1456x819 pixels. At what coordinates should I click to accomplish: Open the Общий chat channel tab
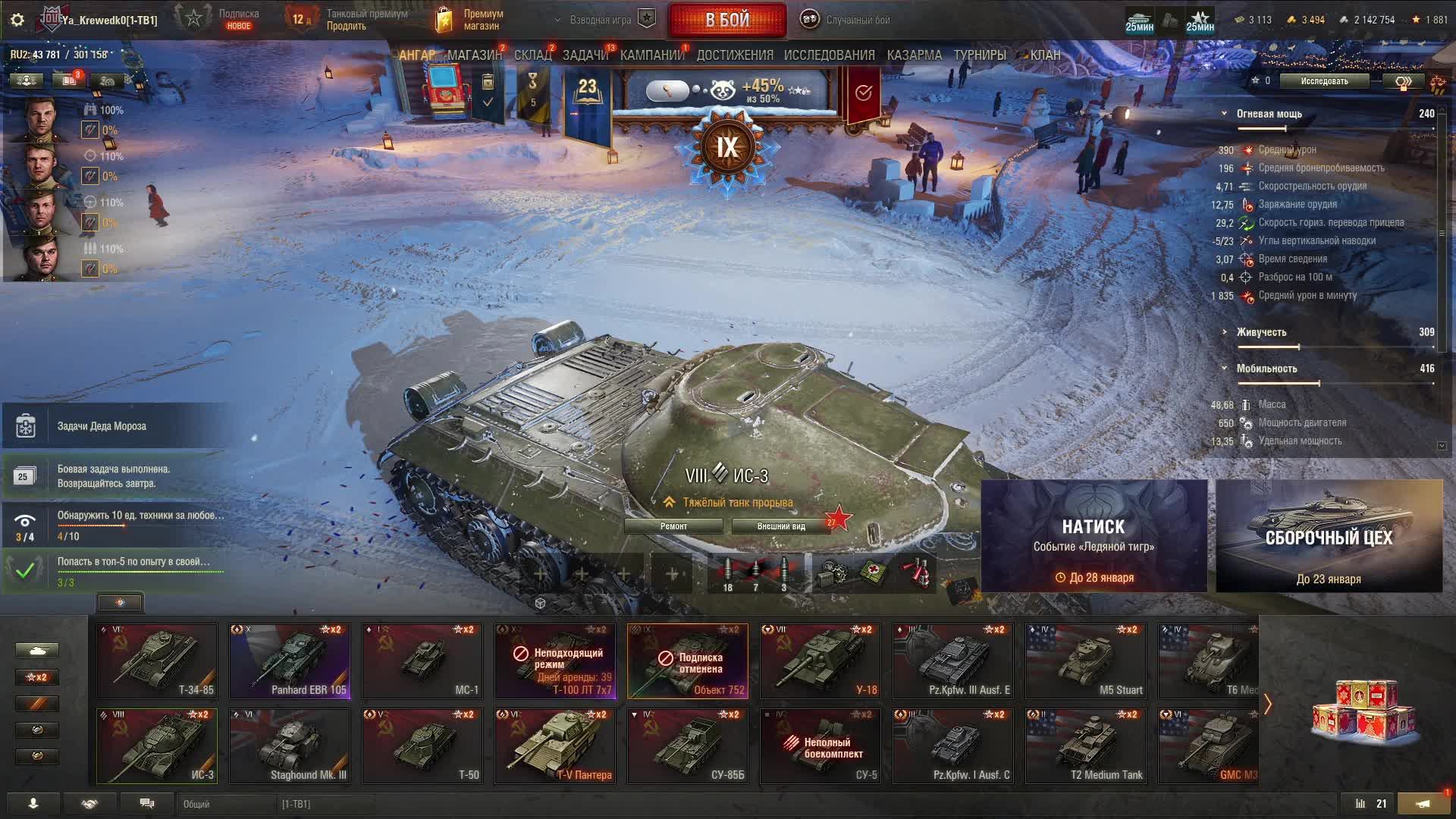click(226, 804)
